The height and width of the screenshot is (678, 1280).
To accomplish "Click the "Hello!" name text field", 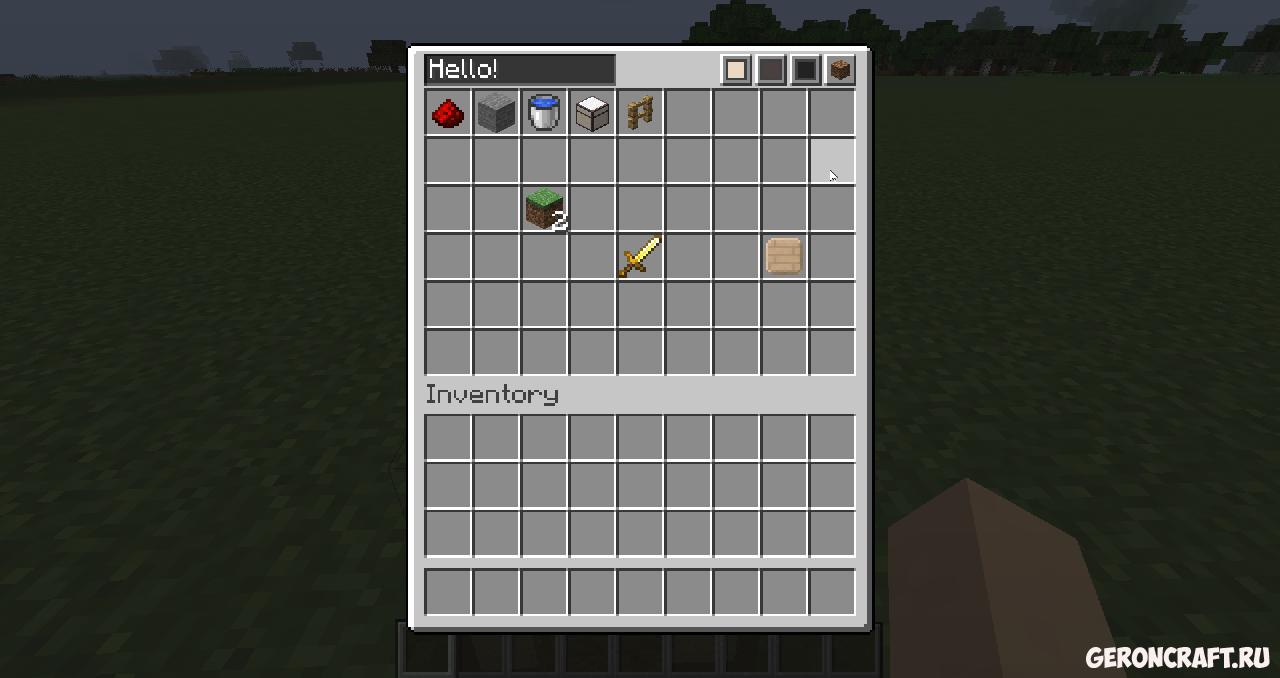I will point(519,70).
